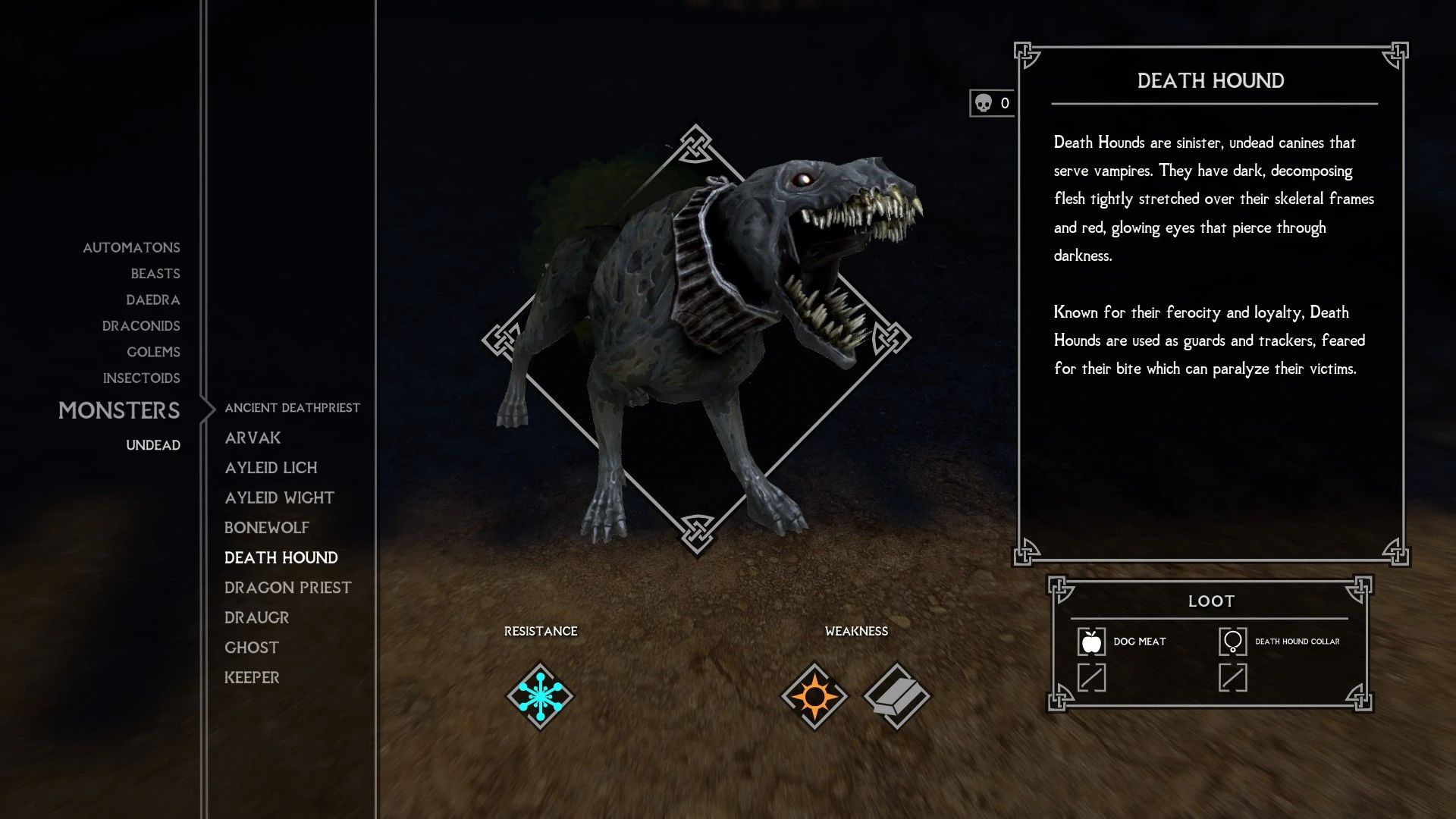This screenshot has height=819, width=1456.
Task: Select the GOLEMS category
Action: pyautogui.click(x=152, y=352)
